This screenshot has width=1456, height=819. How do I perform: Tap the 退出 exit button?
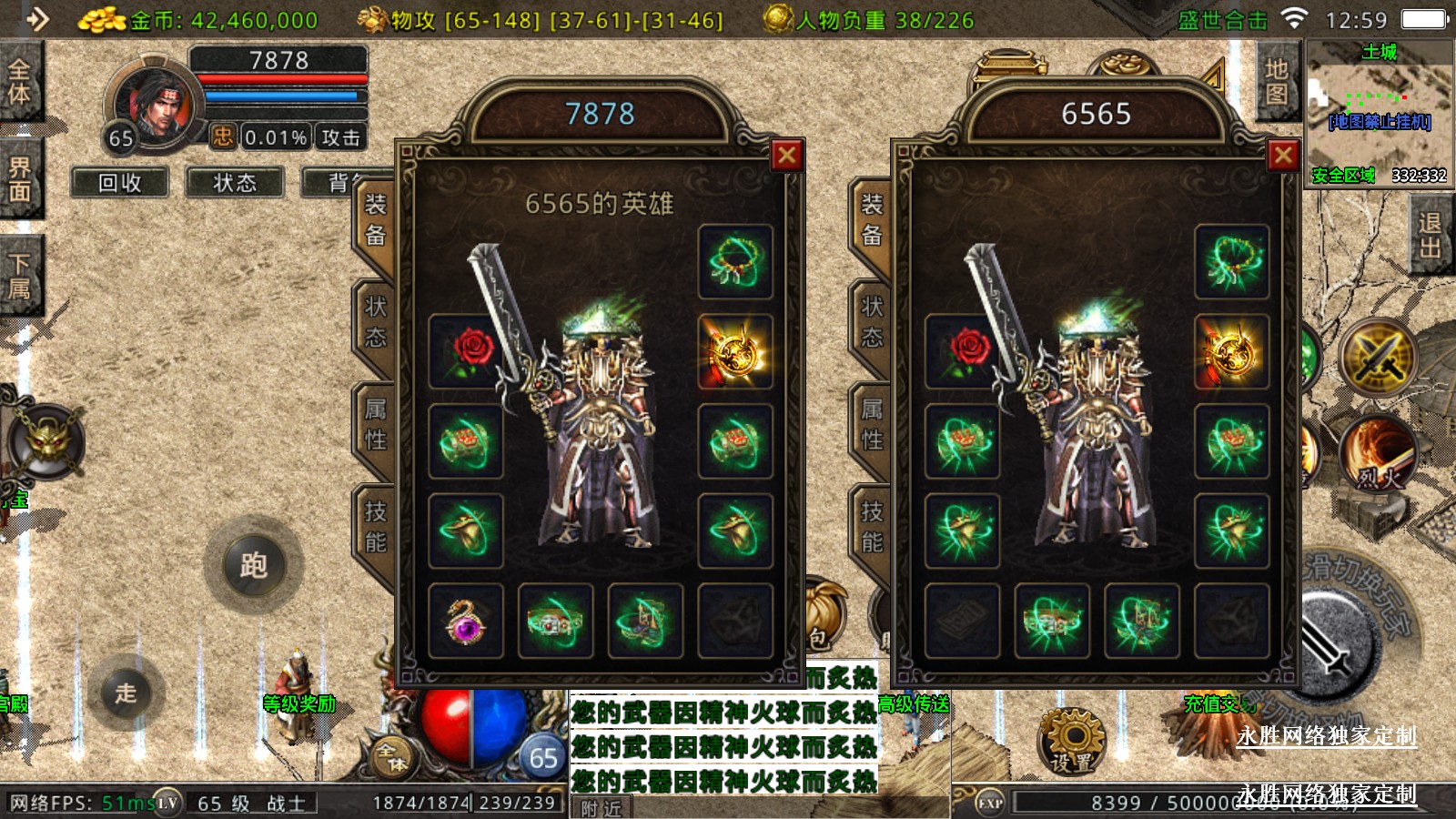coord(1430,235)
